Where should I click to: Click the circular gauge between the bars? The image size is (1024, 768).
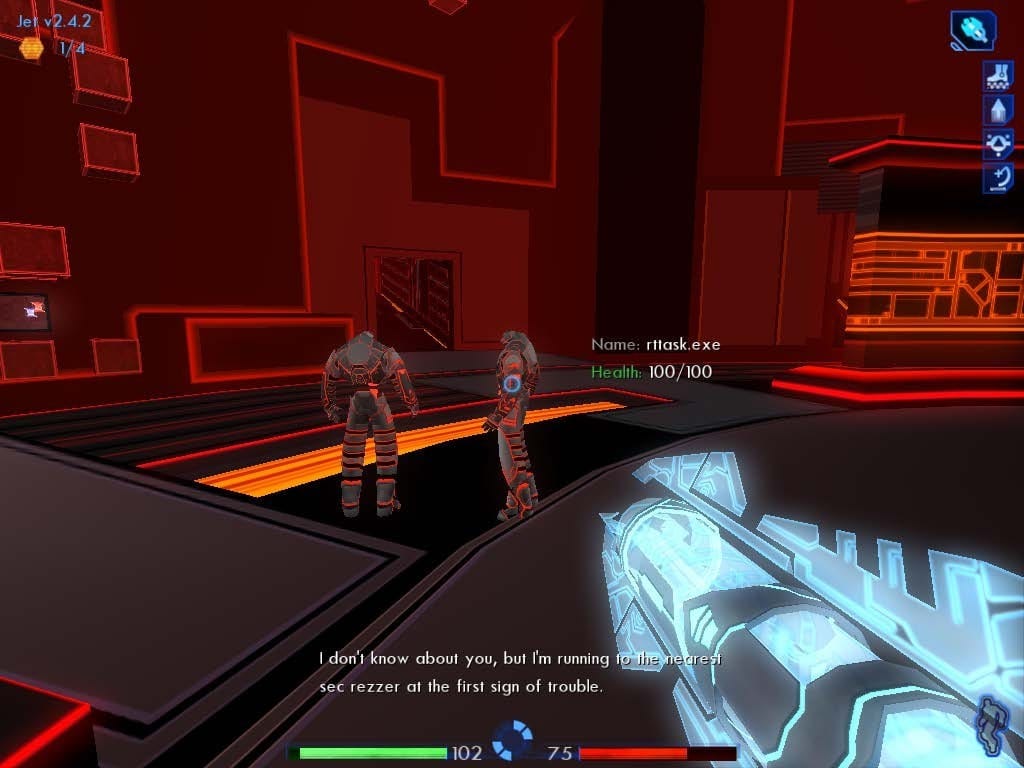click(x=513, y=741)
